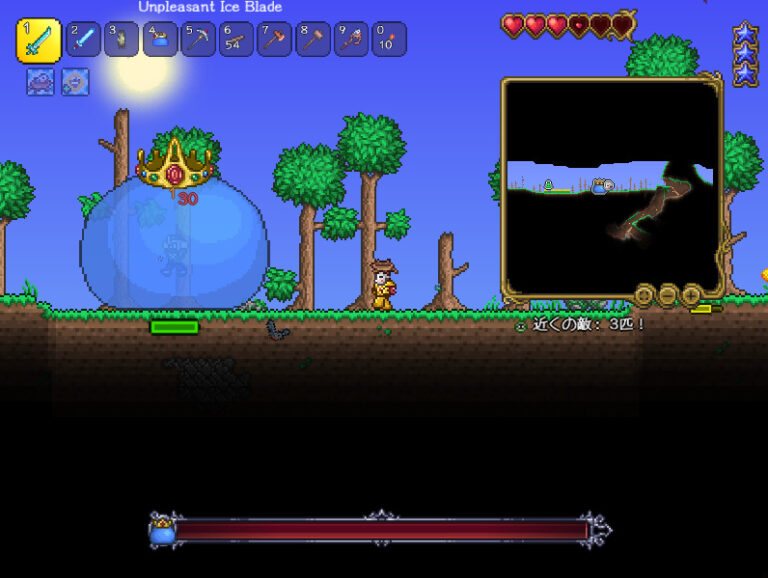Screen dimensions: 768x578
Task: Select hotbar slot 3 with the dark stone item
Action: tap(122, 40)
